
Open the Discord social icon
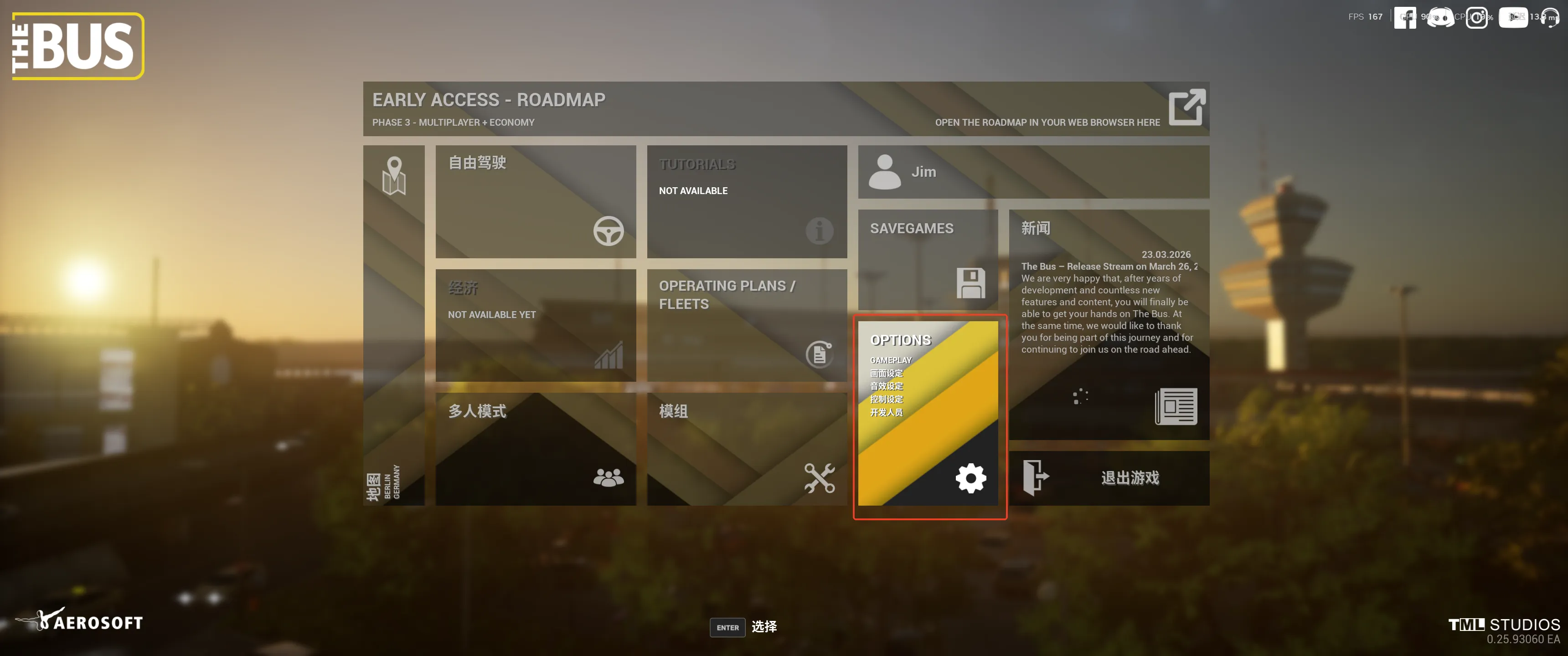[1440, 17]
